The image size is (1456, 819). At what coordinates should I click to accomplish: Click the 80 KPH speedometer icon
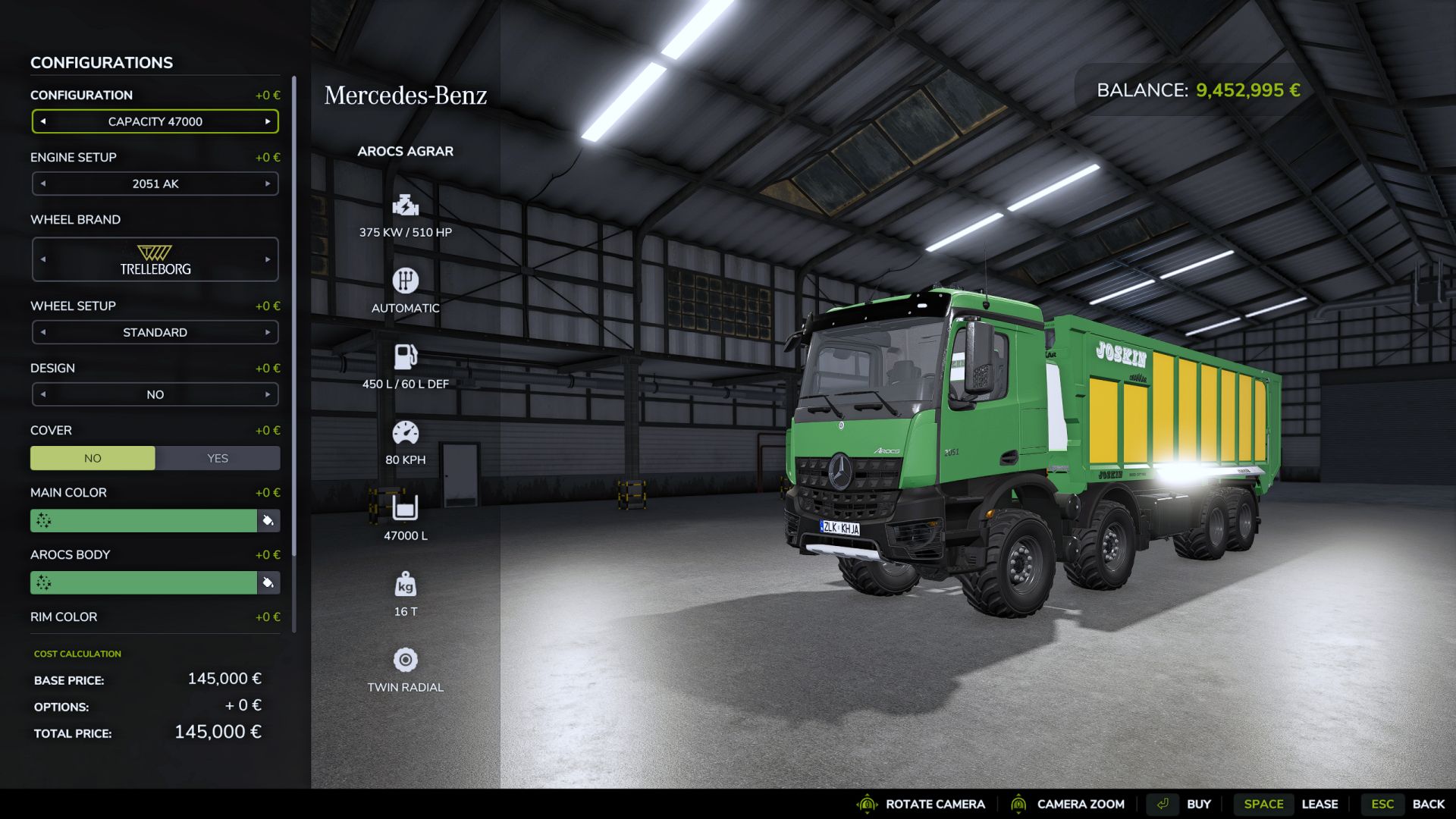tap(406, 431)
